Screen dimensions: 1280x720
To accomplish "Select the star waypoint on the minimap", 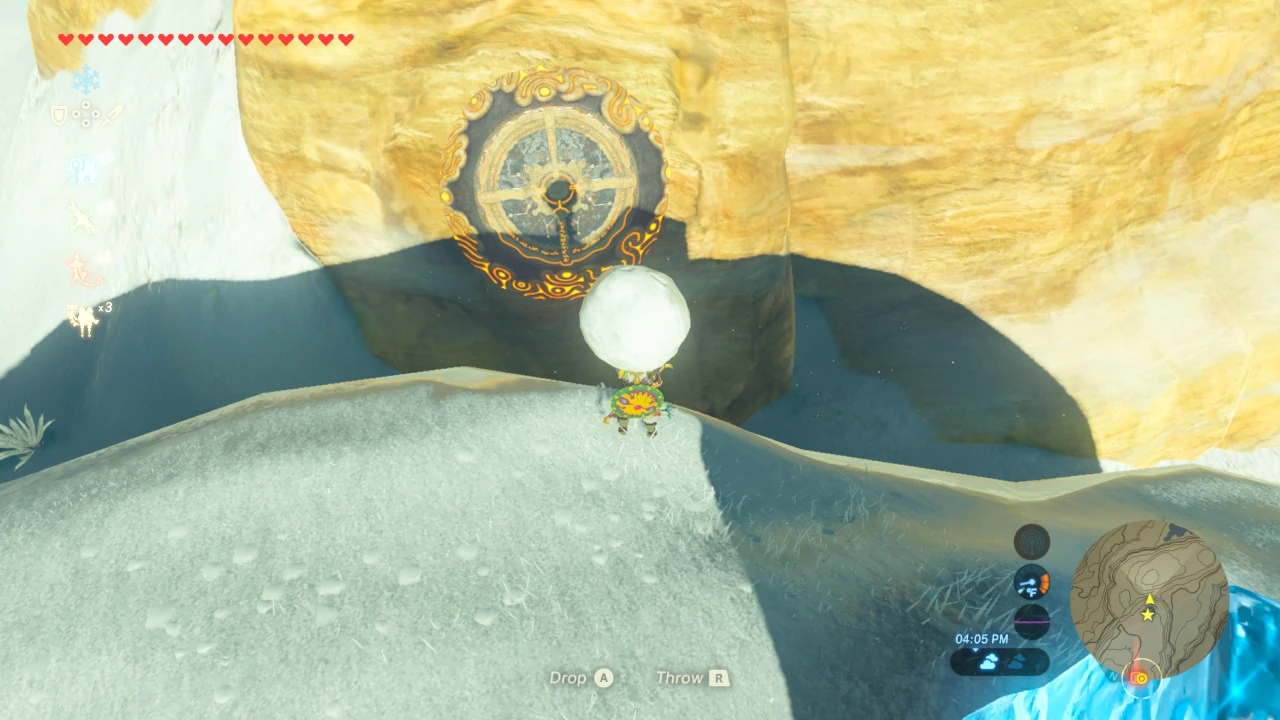I will click(1148, 614).
